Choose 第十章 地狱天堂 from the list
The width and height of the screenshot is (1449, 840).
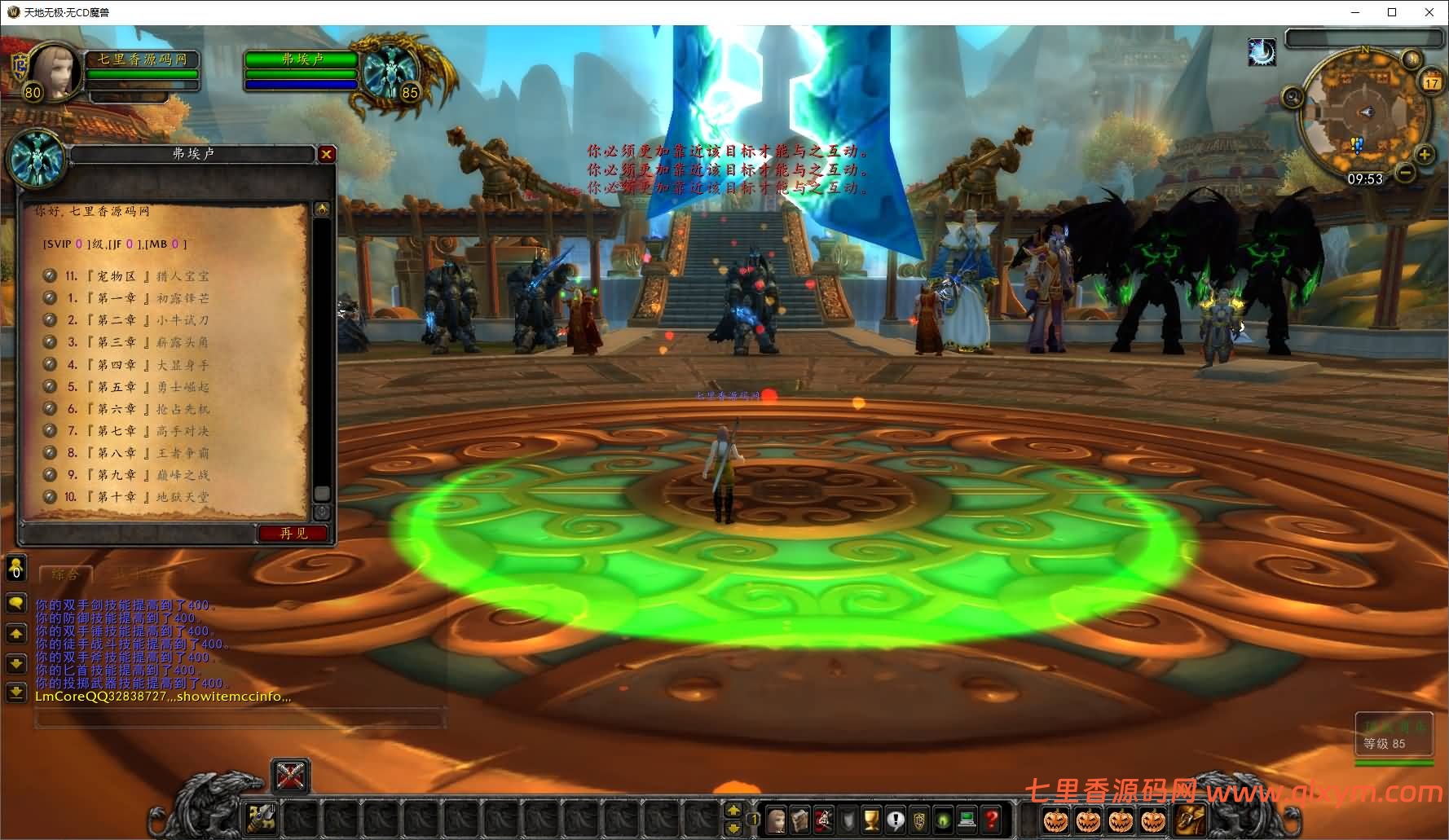137,496
